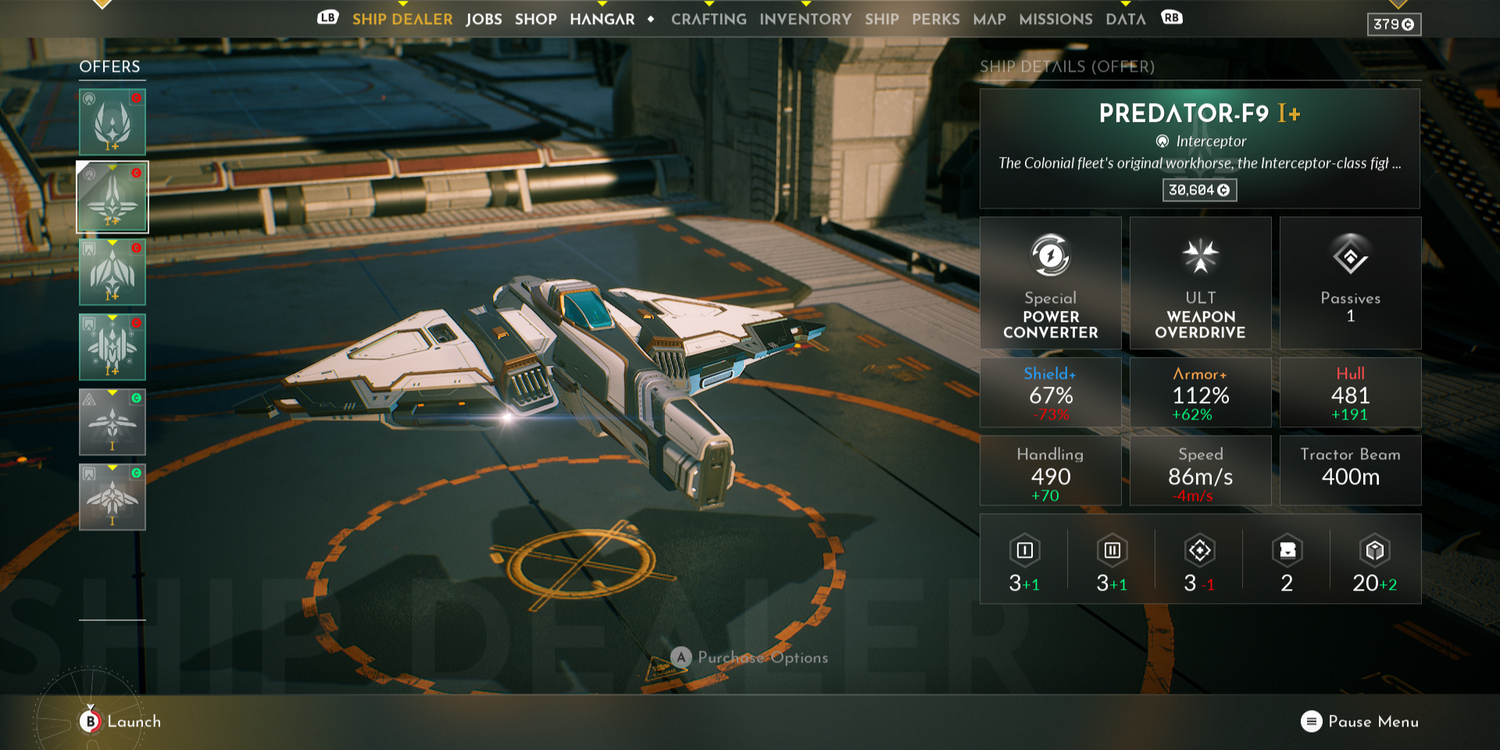Open the Shop tab
Viewport: 1500px width, 750px height.
click(x=536, y=19)
